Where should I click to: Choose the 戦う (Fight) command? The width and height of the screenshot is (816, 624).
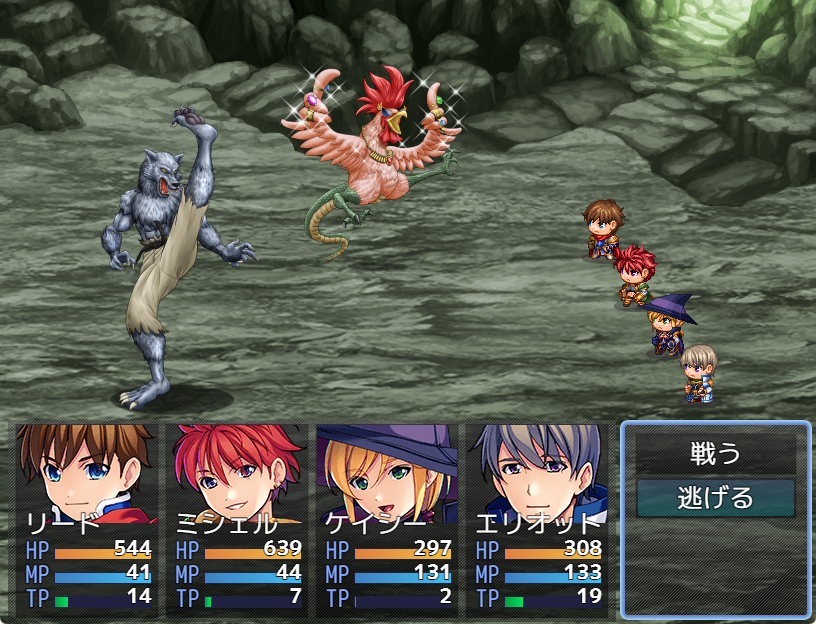tap(715, 454)
